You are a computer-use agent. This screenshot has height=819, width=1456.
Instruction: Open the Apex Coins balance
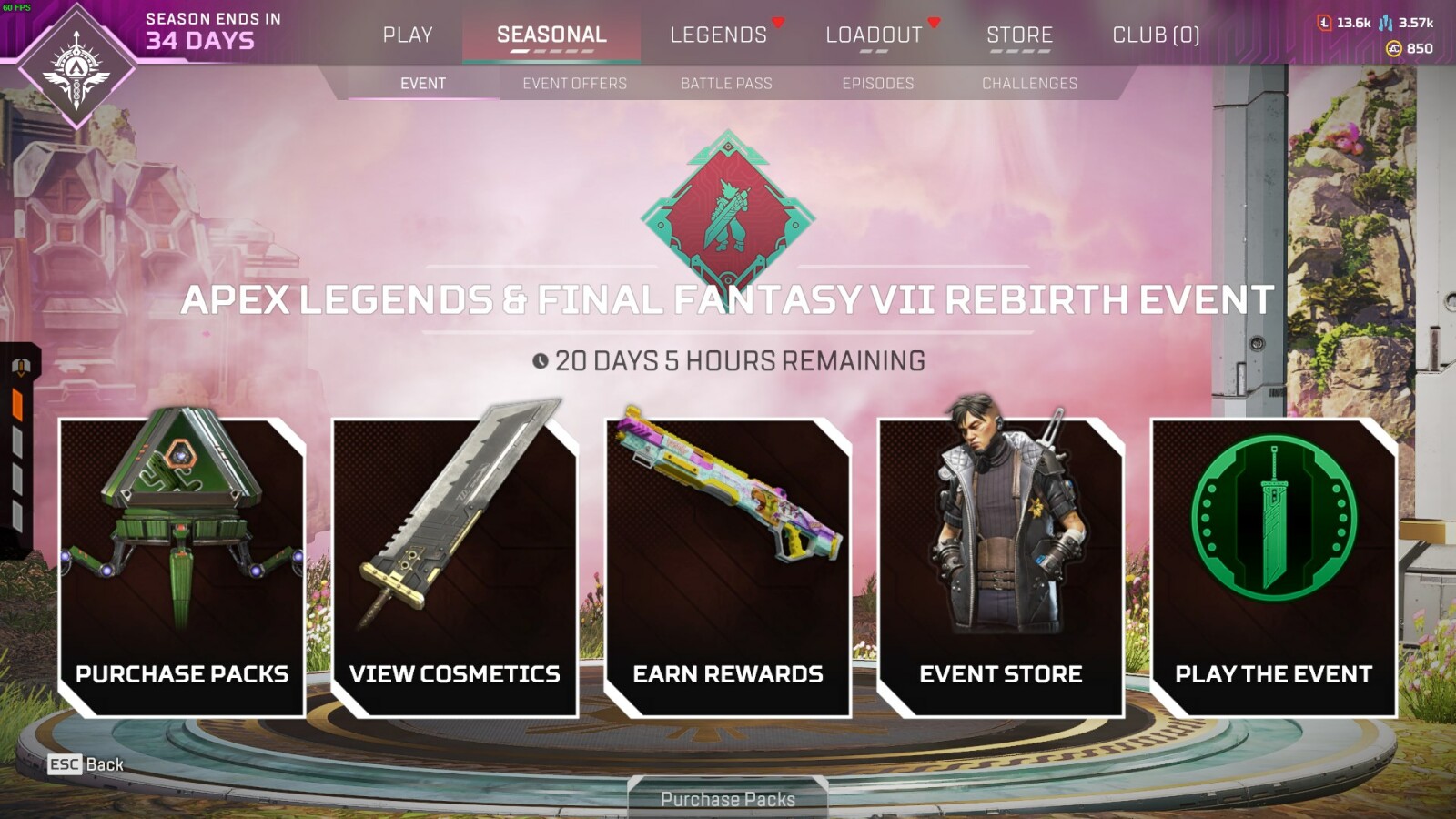(x=1409, y=49)
